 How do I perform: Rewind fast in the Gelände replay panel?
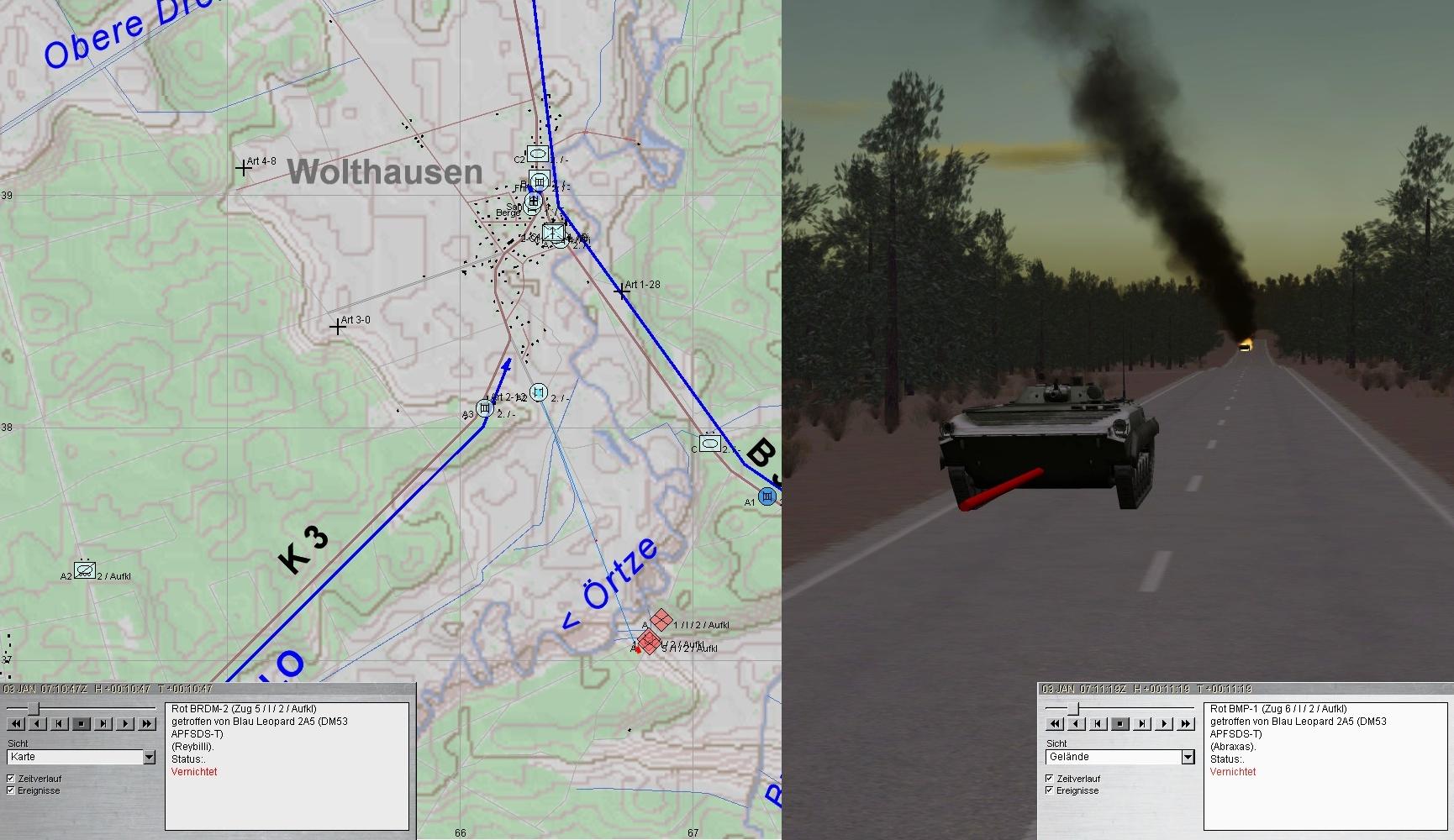coord(1055,723)
